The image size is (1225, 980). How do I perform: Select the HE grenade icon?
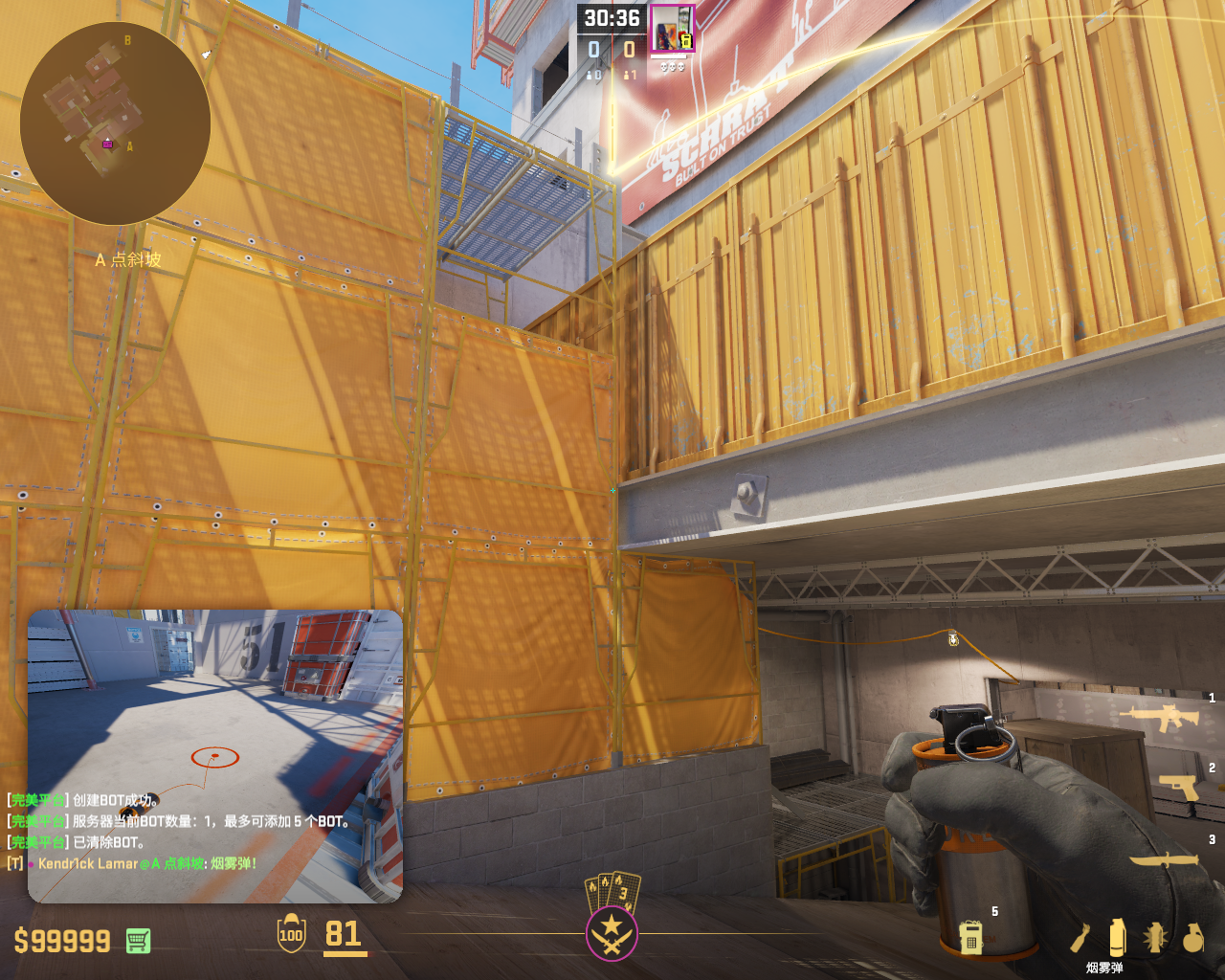click(x=1192, y=938)
